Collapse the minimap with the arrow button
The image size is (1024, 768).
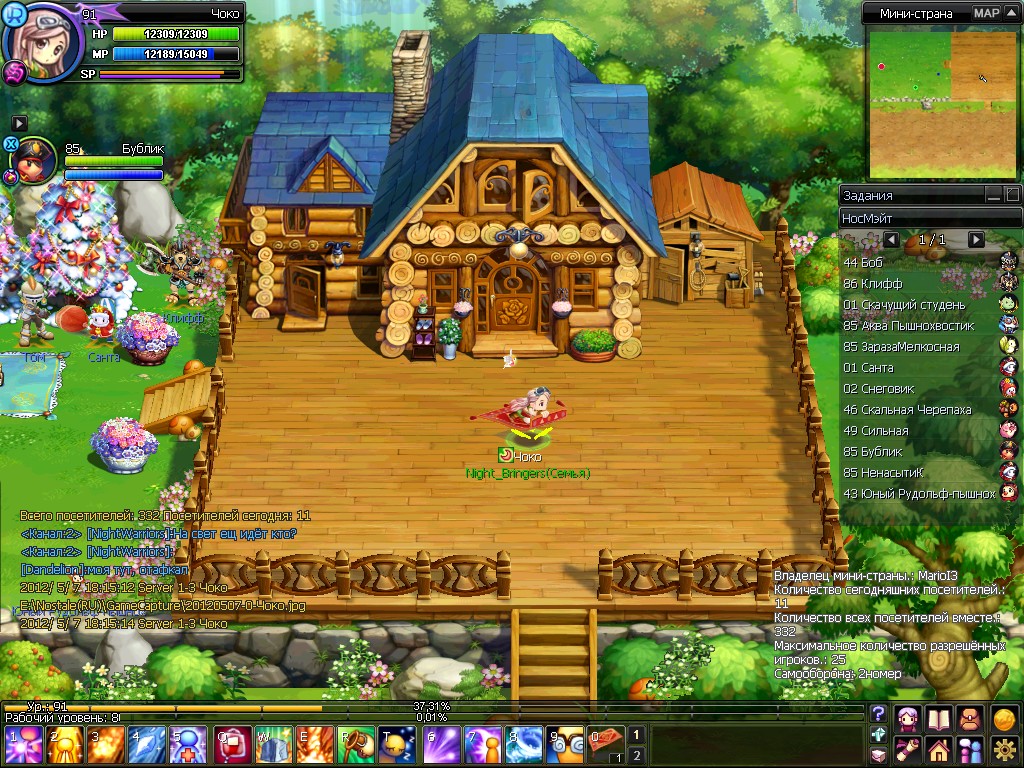(x=1012, y=13)
